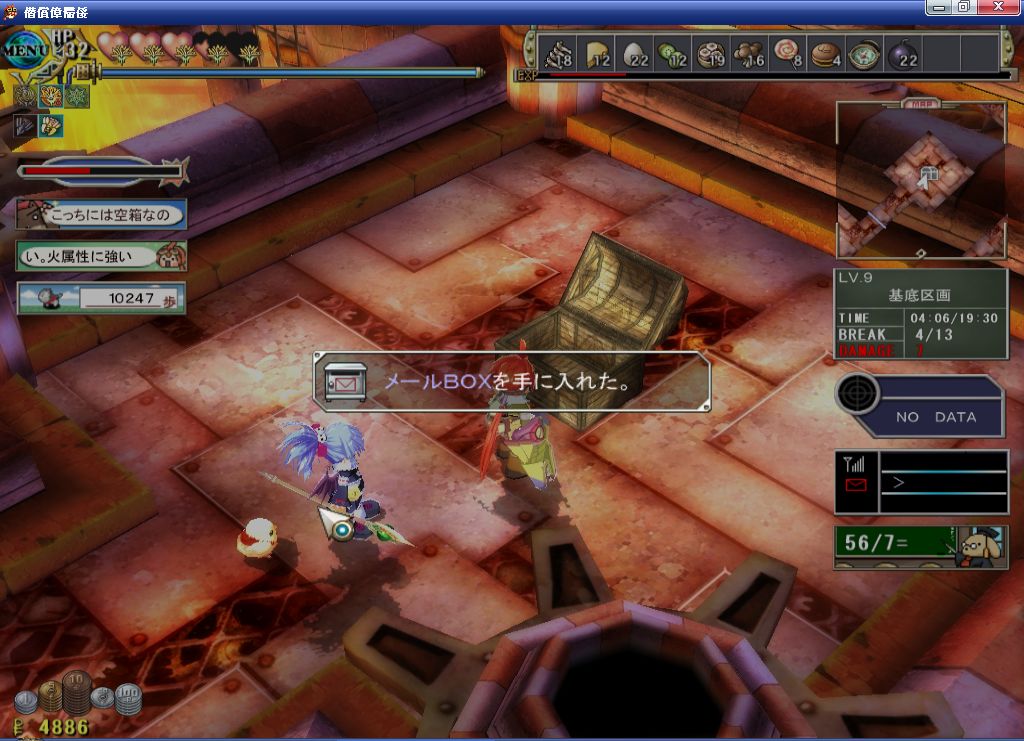This screenshot has width=1024, height=741.
Task: Click the dog teacher math quiz panel
Action: click(921, 545)
